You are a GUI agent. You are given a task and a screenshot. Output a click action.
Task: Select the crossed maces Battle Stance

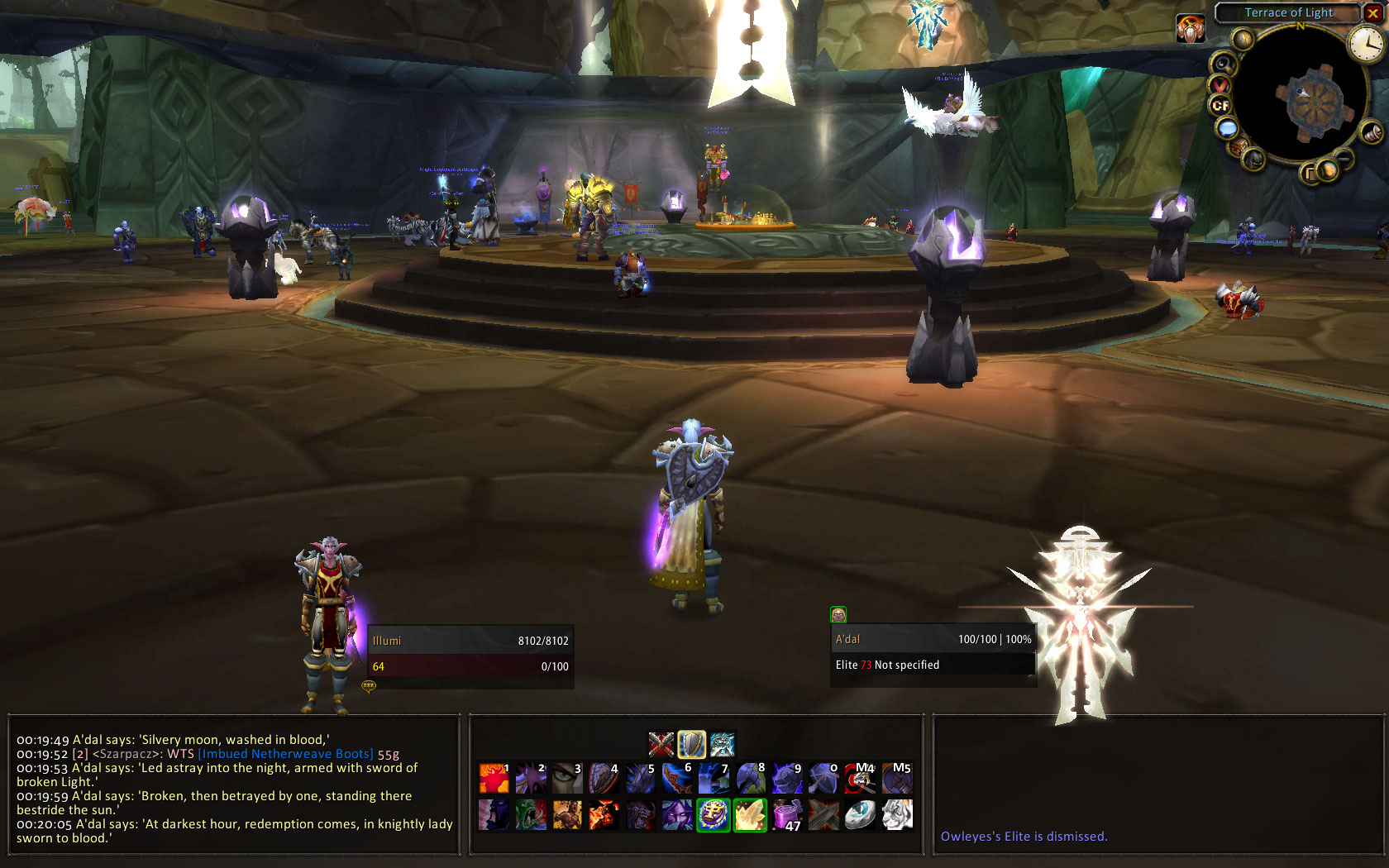[x=661, y=745]
